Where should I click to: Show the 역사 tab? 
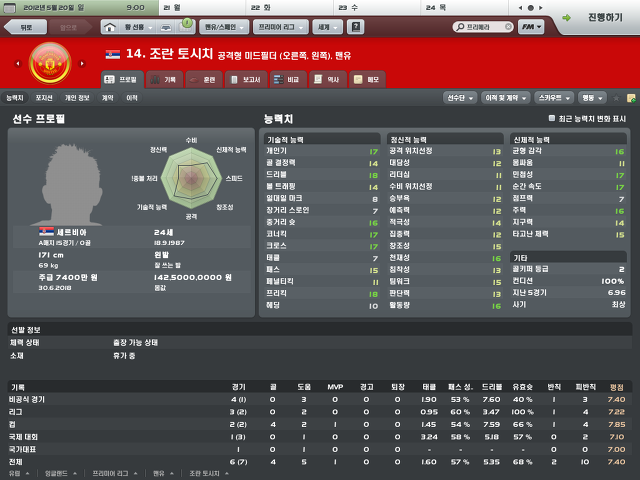pos(325,78)
